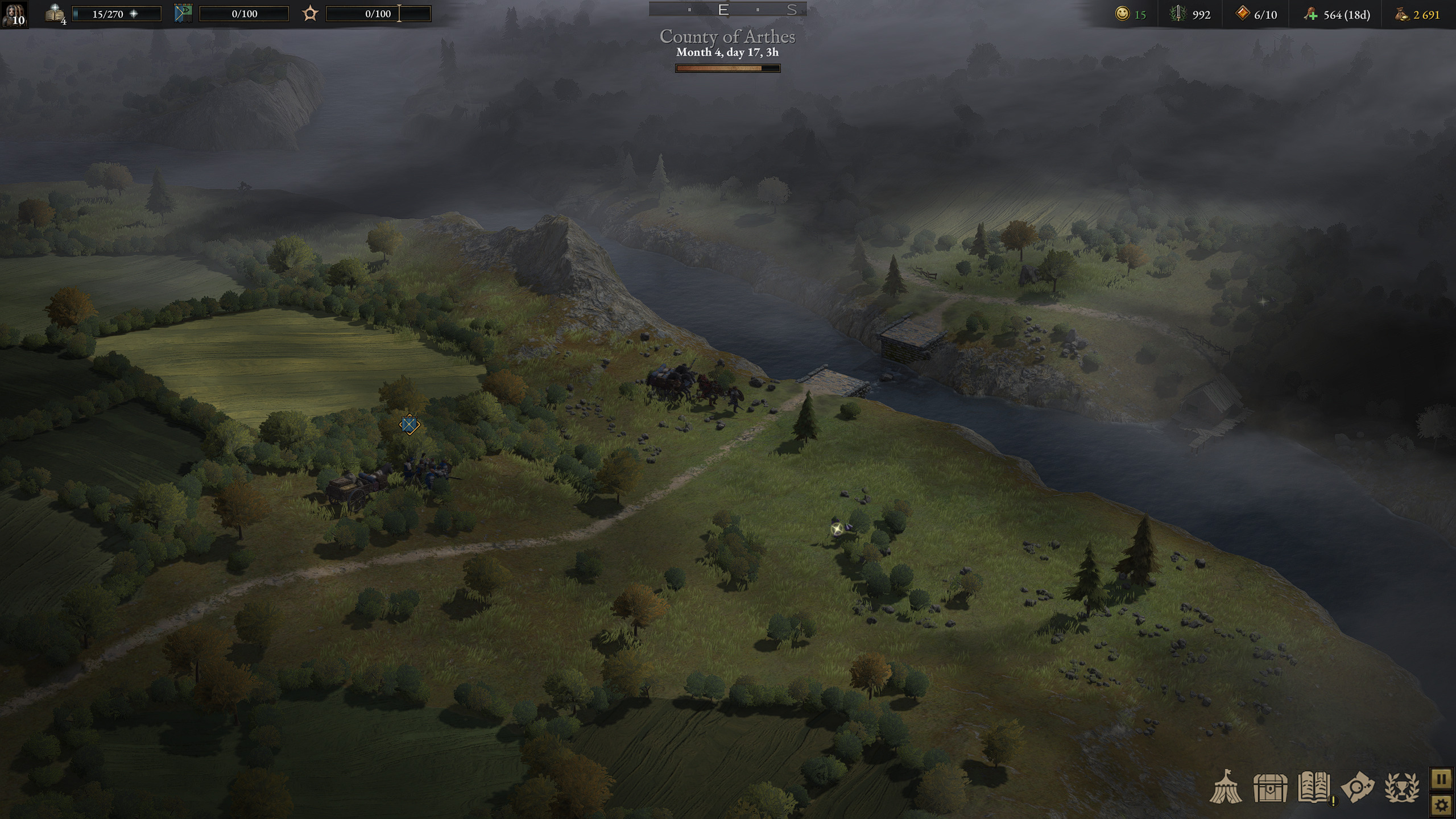Set up camp with the tent icon

tap(1226, 788)
